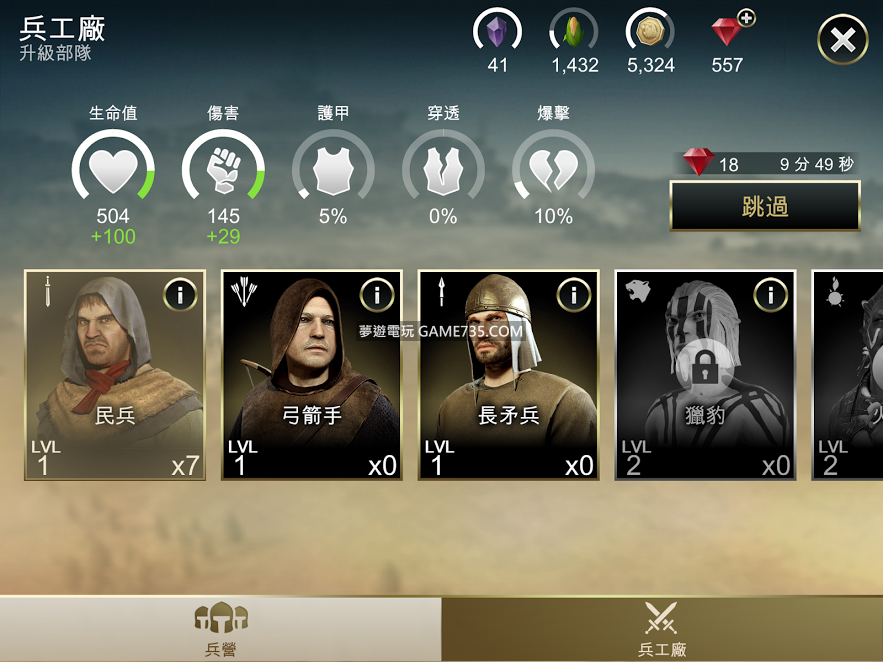Click the 跳過 skip button
This screenshot has width=883, height=662.
pyautogui.click(x=765, y=206)
